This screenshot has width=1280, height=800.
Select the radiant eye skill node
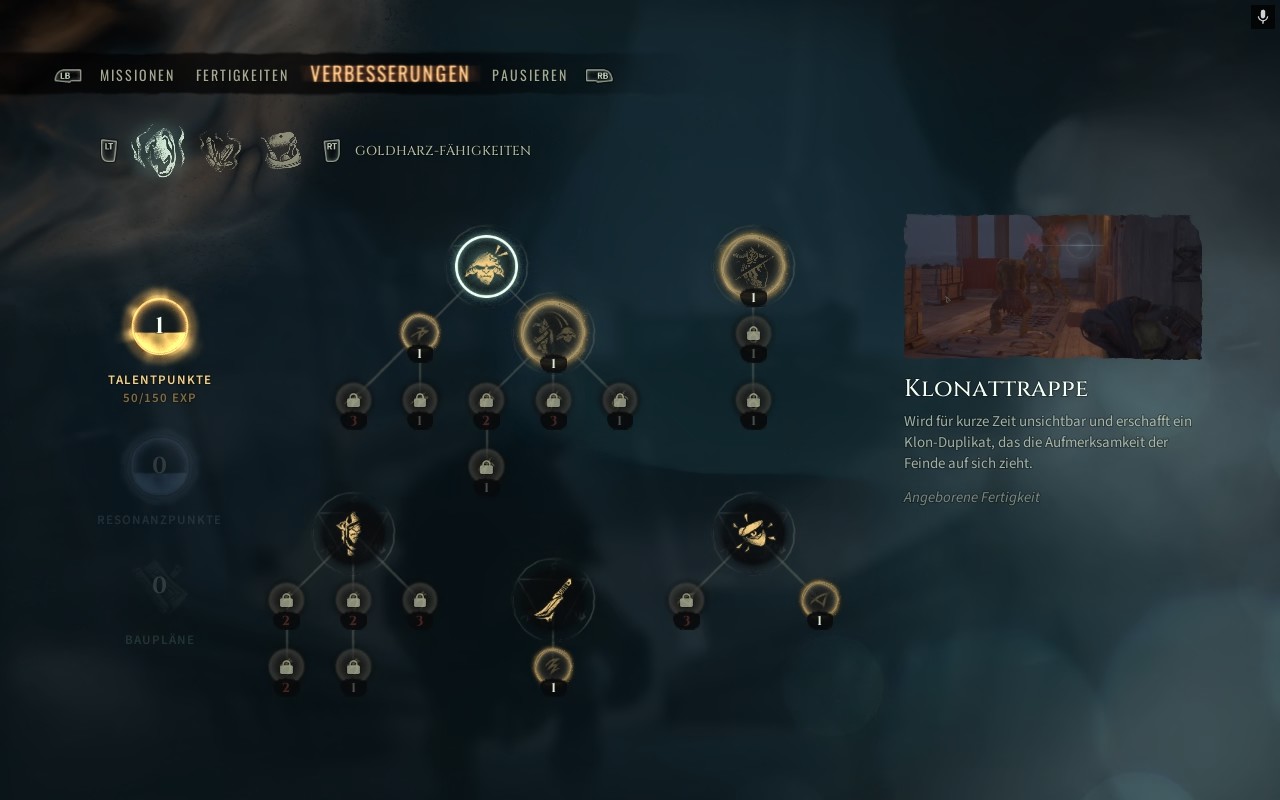tap(754, 533)
